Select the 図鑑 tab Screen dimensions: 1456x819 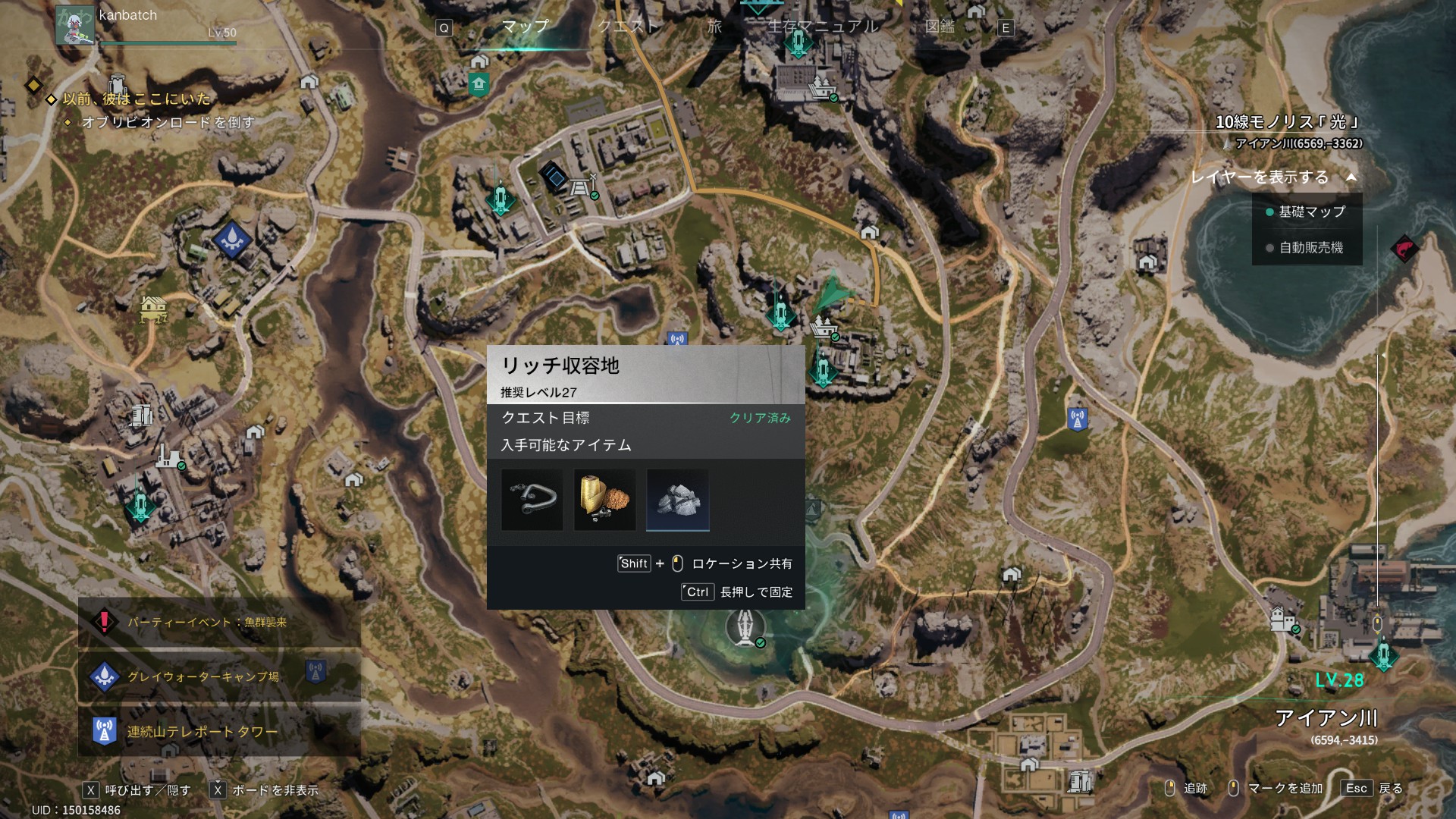pos(940,27)
